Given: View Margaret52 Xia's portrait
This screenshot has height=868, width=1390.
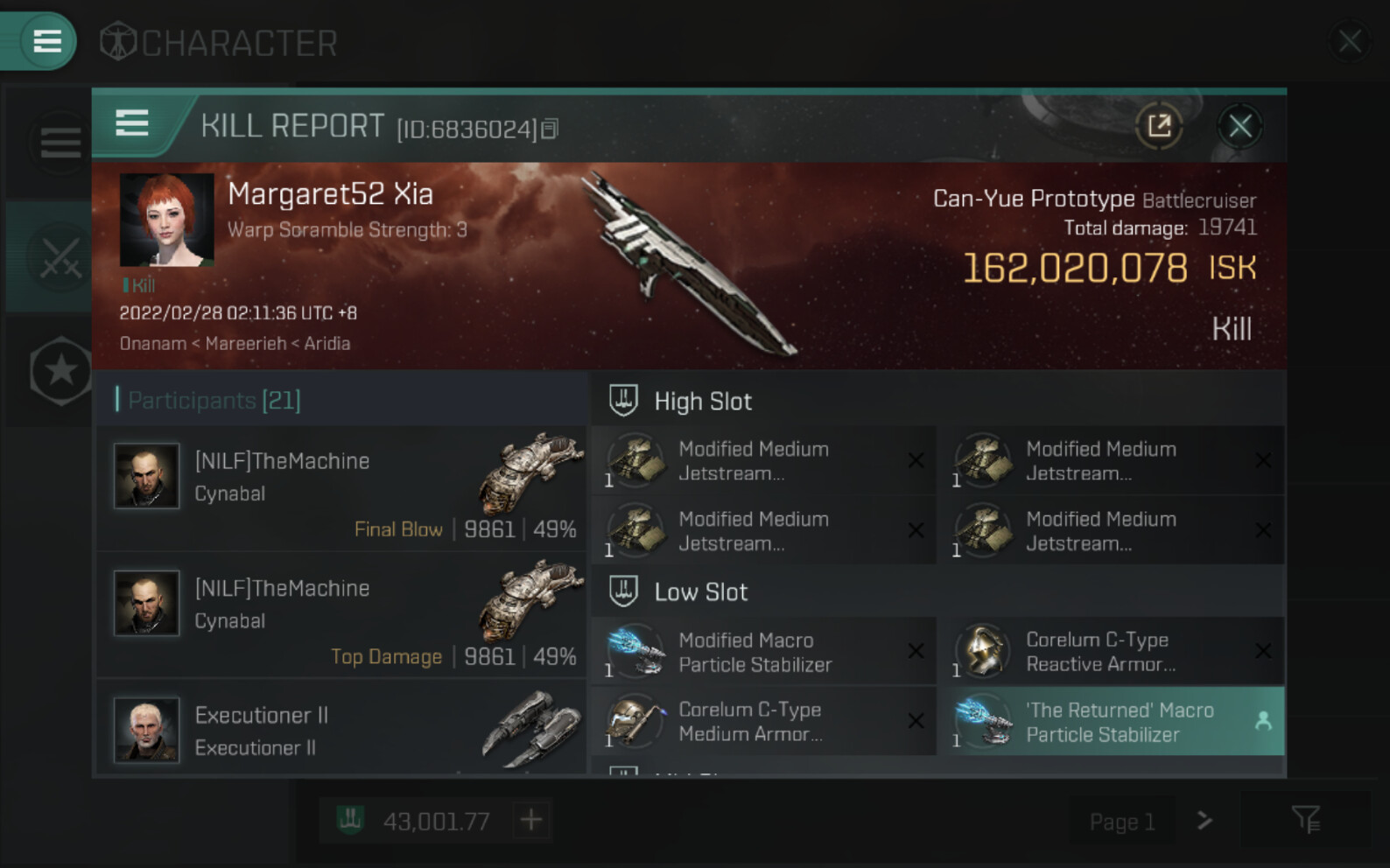Looking at the screenshot, I should coord(166,220).
